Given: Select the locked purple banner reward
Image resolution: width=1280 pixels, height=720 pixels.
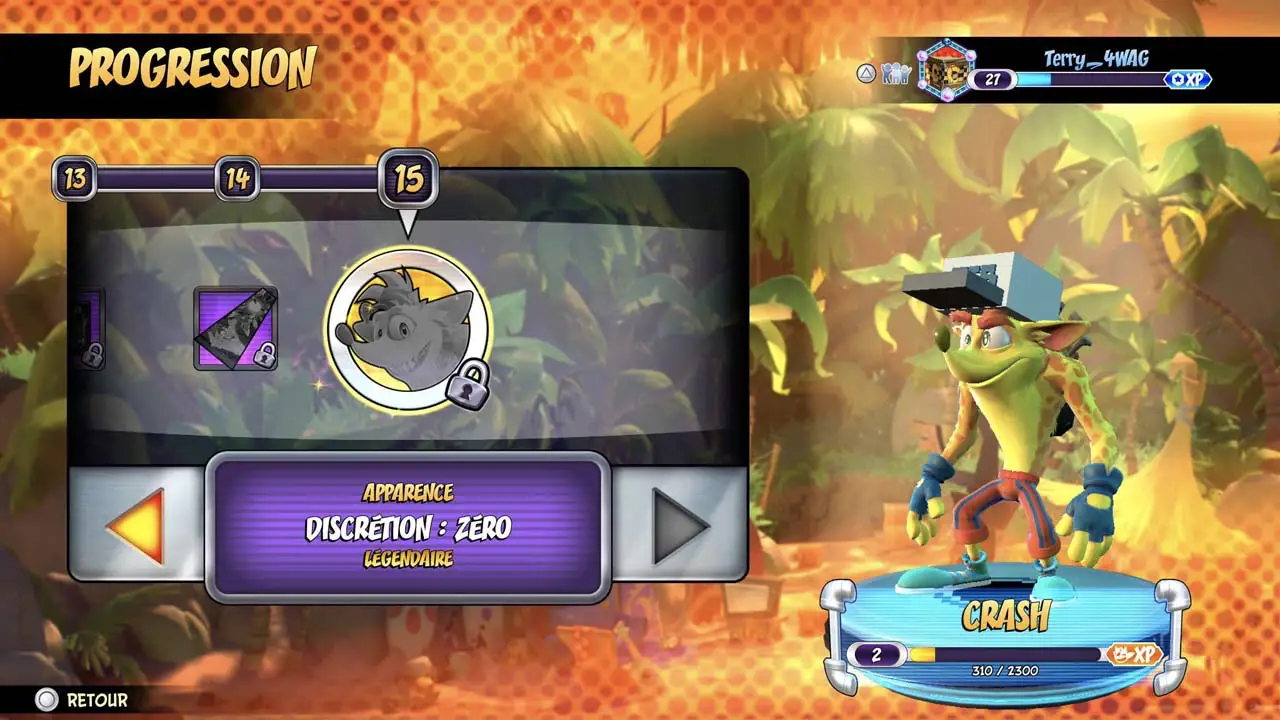Looking at the screenshot, I should [236, 328].
